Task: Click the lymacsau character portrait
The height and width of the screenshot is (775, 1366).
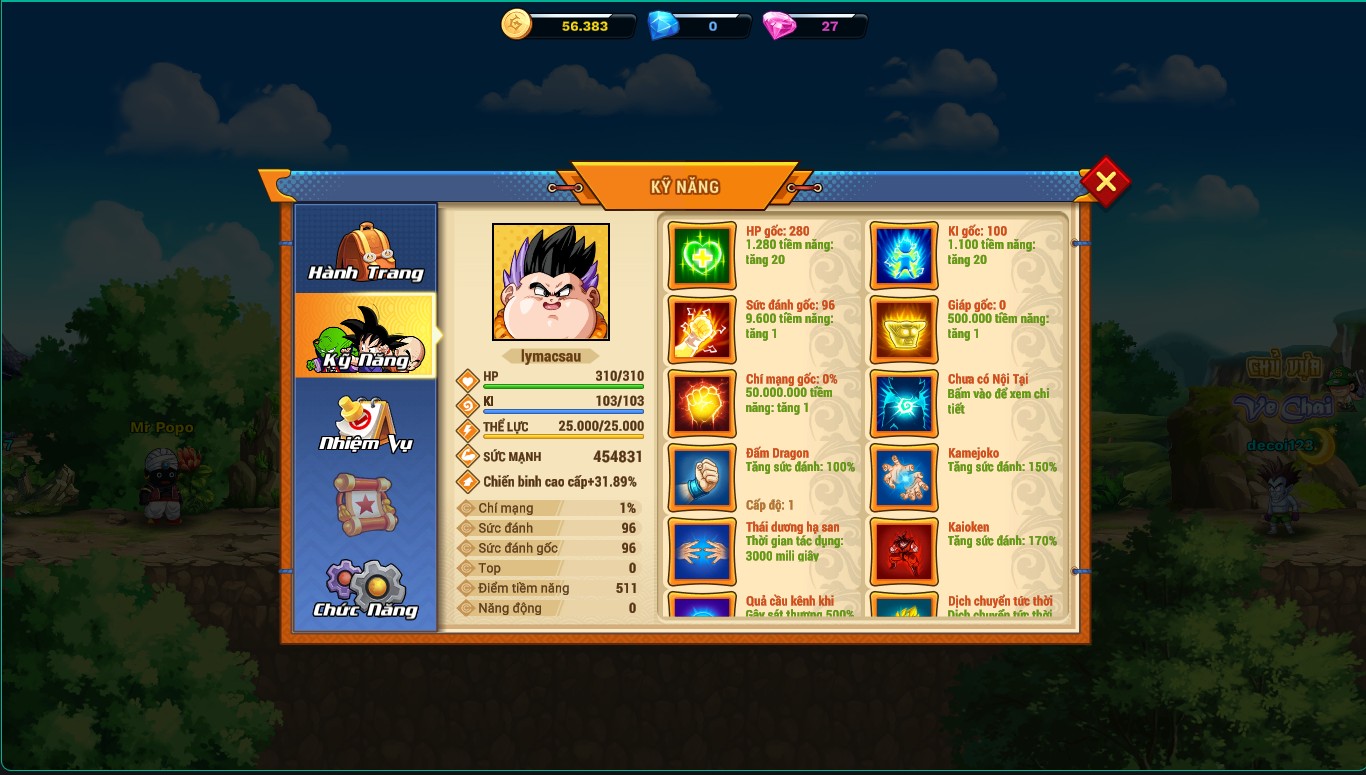Action: point(551,282)
